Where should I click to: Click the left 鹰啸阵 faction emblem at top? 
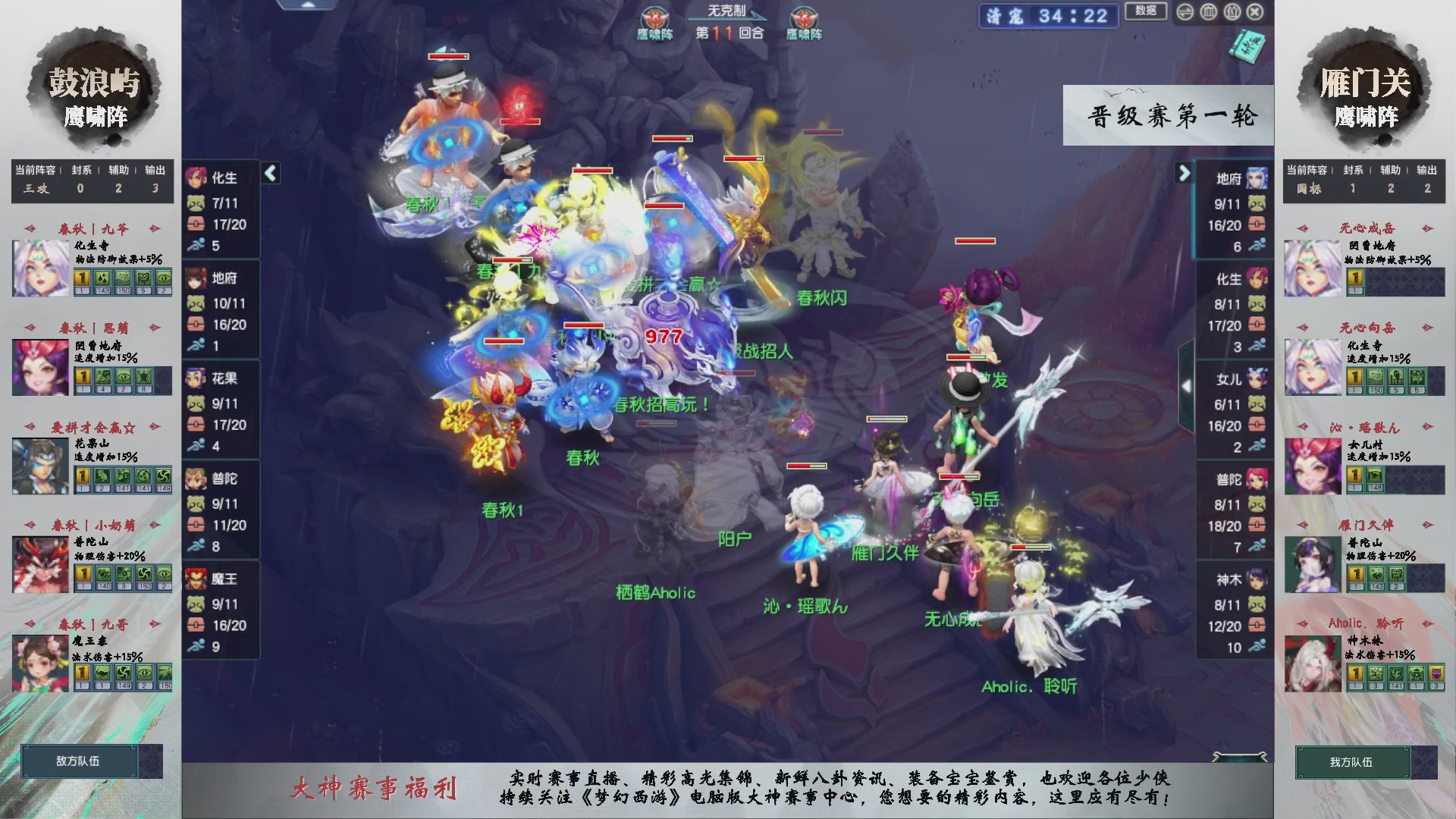click(657, 17)
